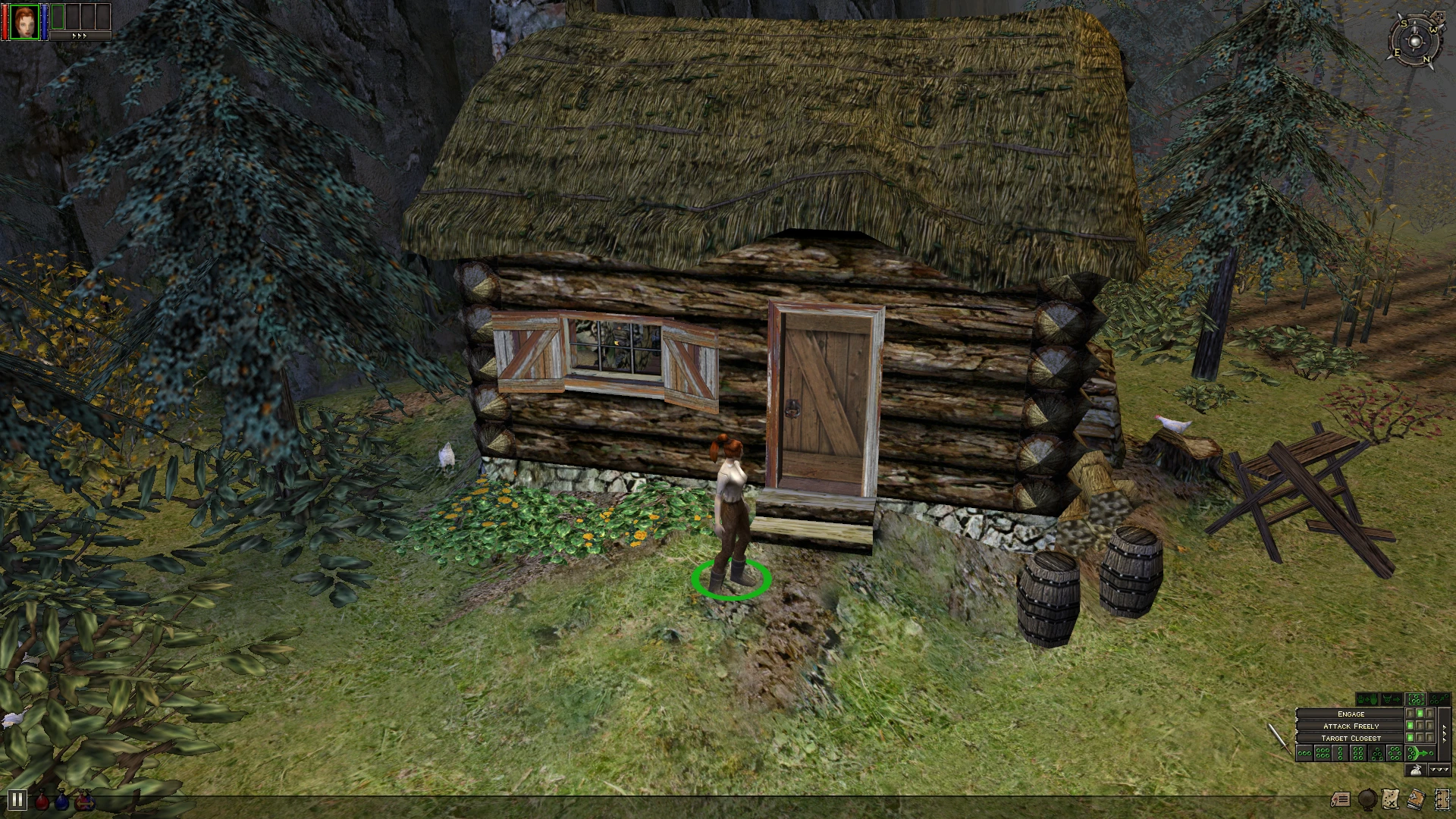Enable the Engage combat stance

tap(1350, 714)
